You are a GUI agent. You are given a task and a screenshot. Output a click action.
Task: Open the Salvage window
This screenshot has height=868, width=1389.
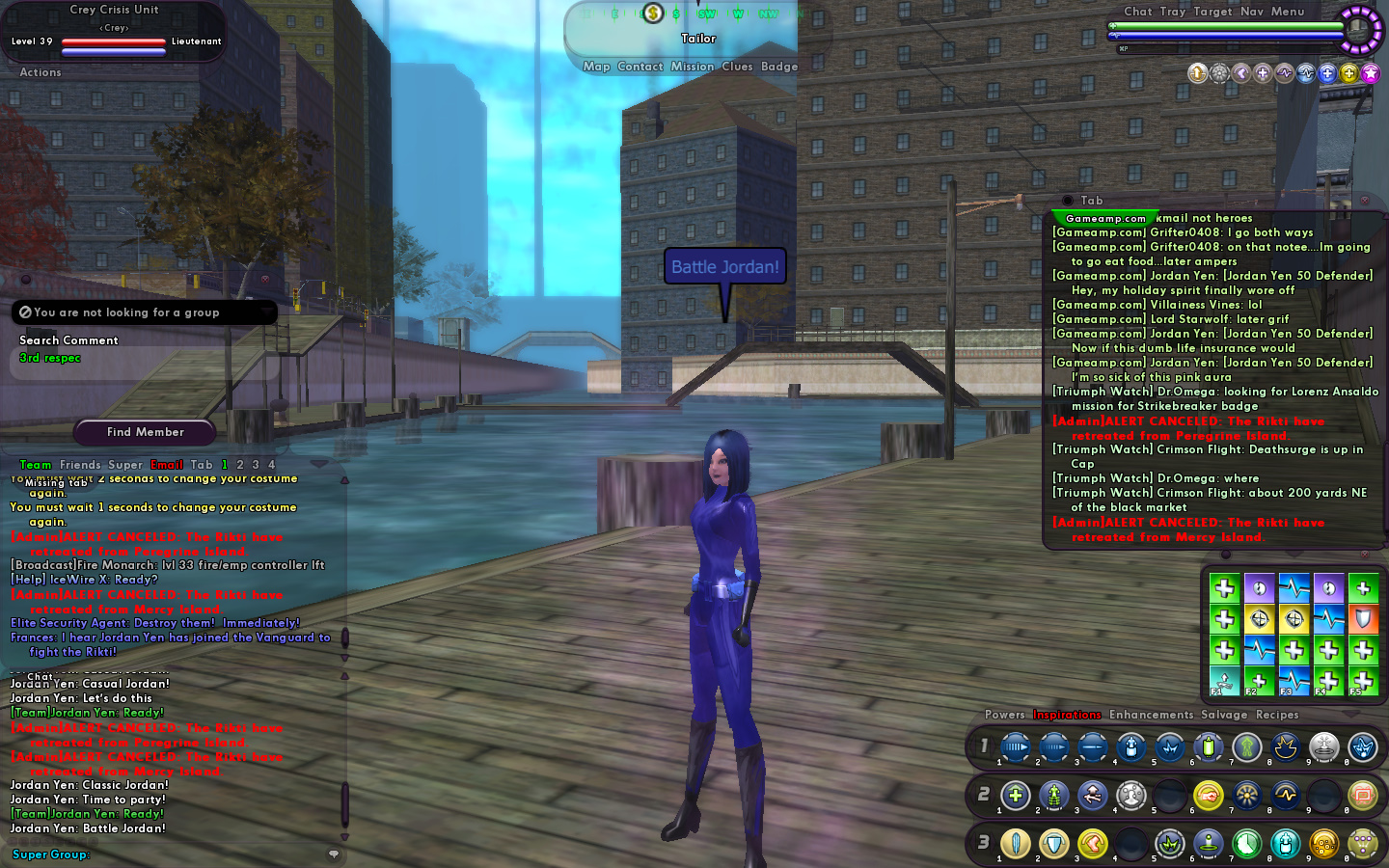click(x=1224, y=715)
